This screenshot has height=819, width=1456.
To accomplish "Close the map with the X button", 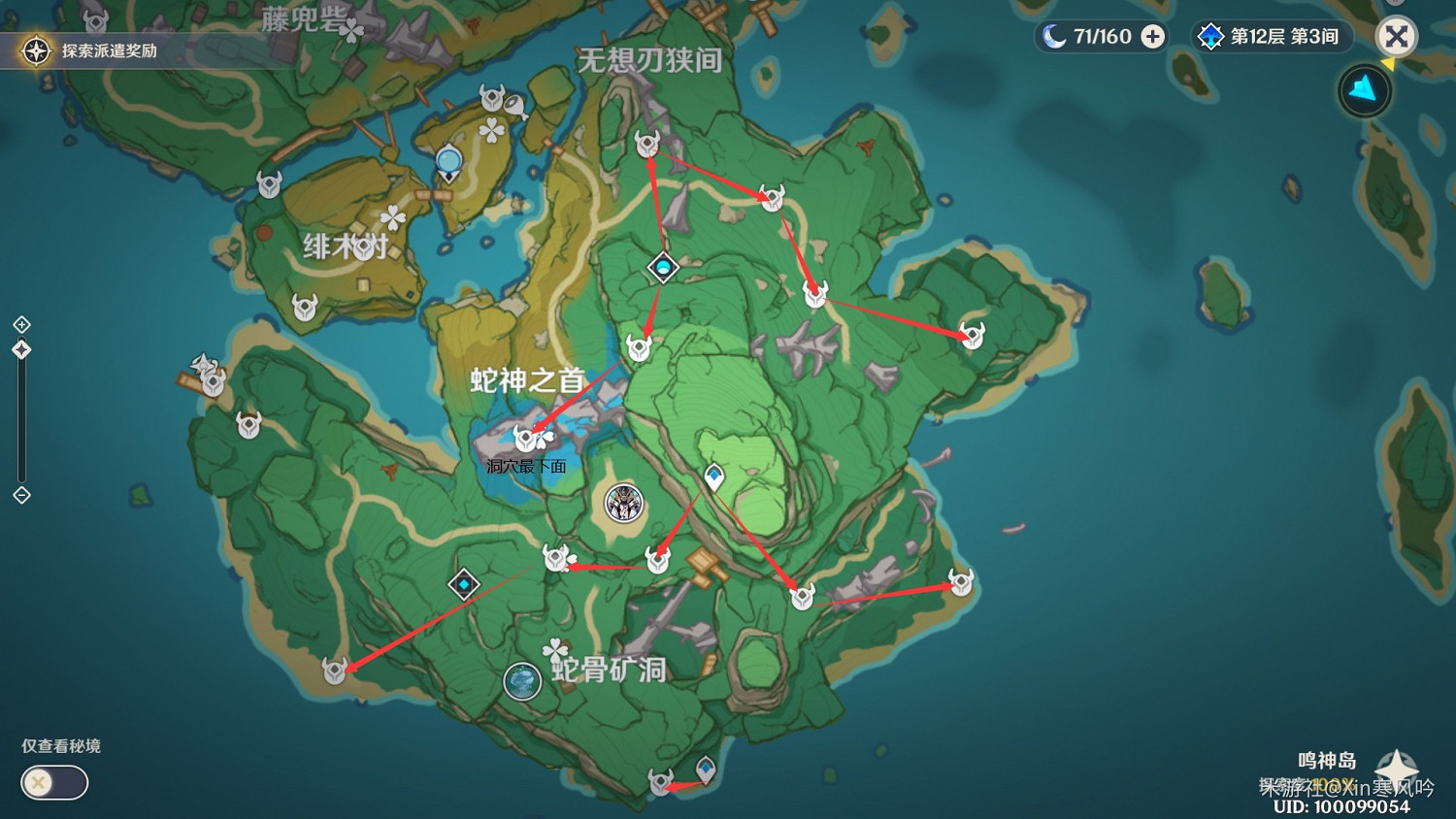I will coord(1396,37).
